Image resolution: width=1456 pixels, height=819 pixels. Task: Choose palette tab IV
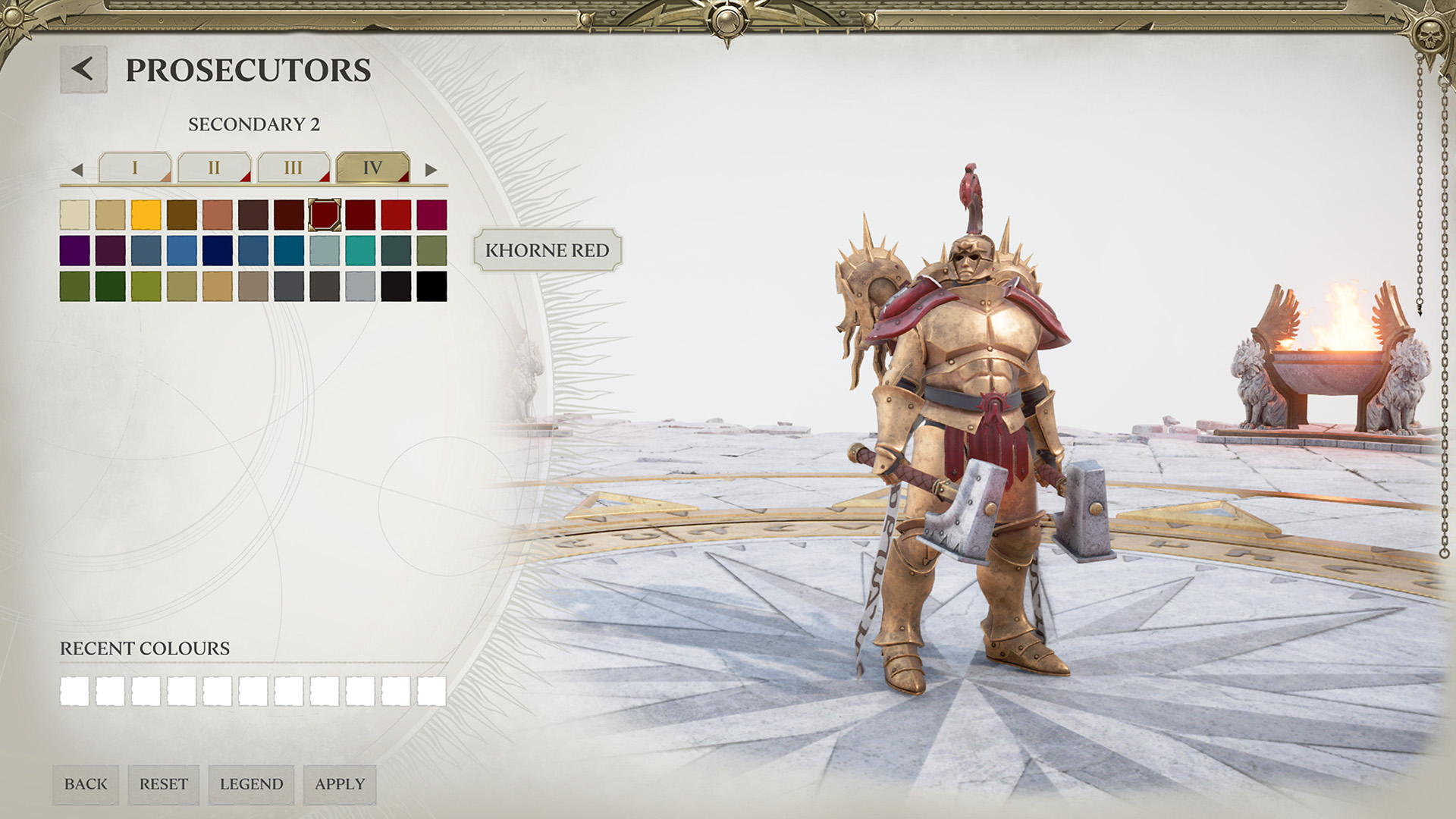pos(372,168)
